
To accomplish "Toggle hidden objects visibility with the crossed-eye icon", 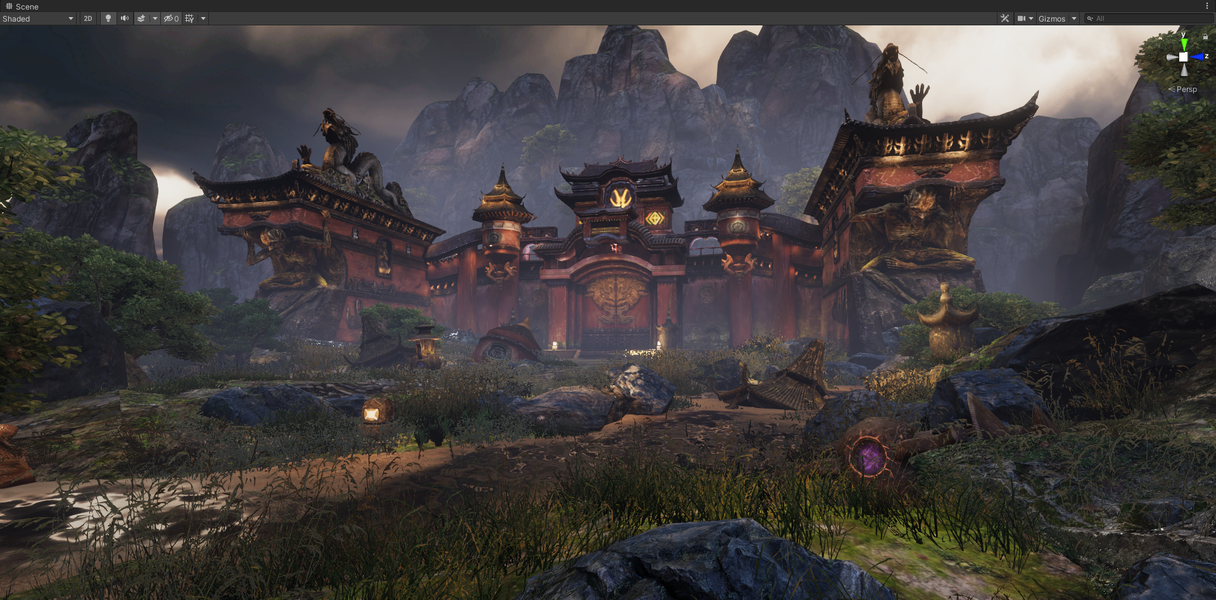I will (169, 18).
